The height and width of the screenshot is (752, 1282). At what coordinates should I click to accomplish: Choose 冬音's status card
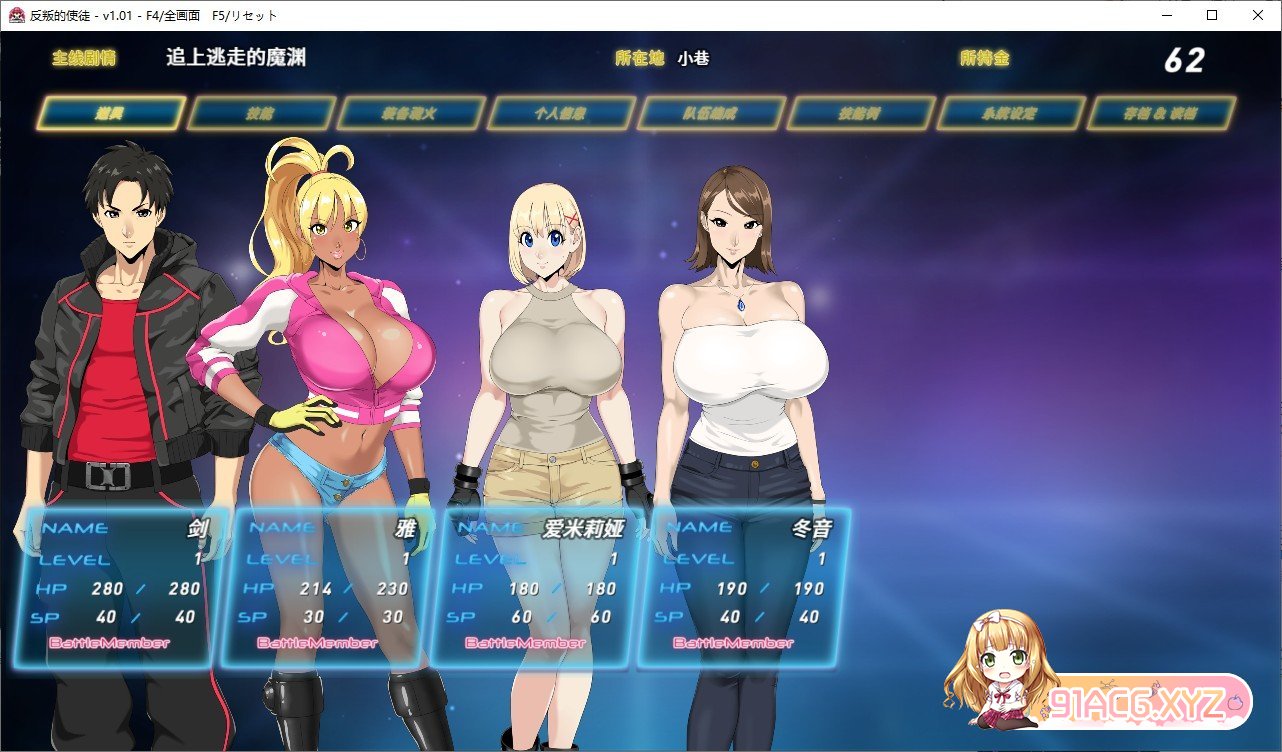(x=744, y=586)
